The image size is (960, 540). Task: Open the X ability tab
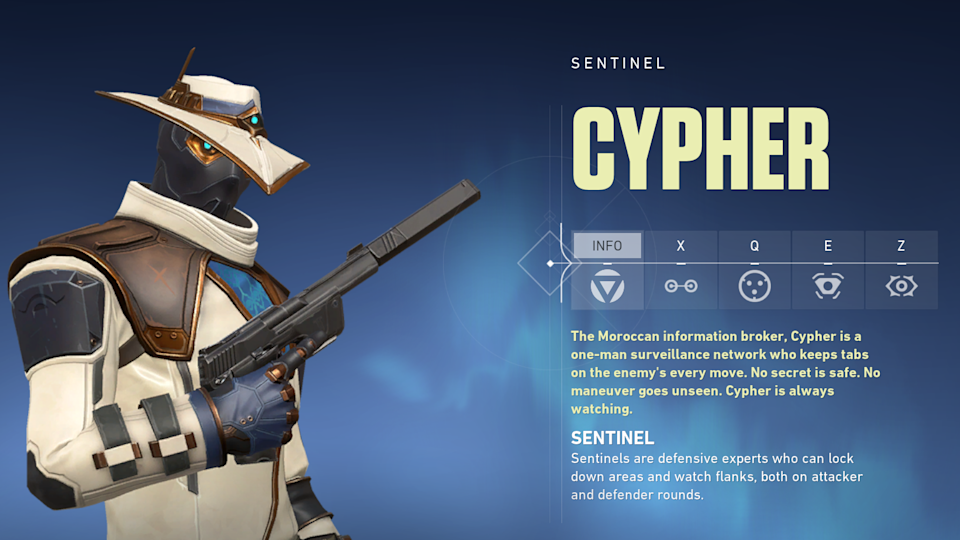(681, 245)
